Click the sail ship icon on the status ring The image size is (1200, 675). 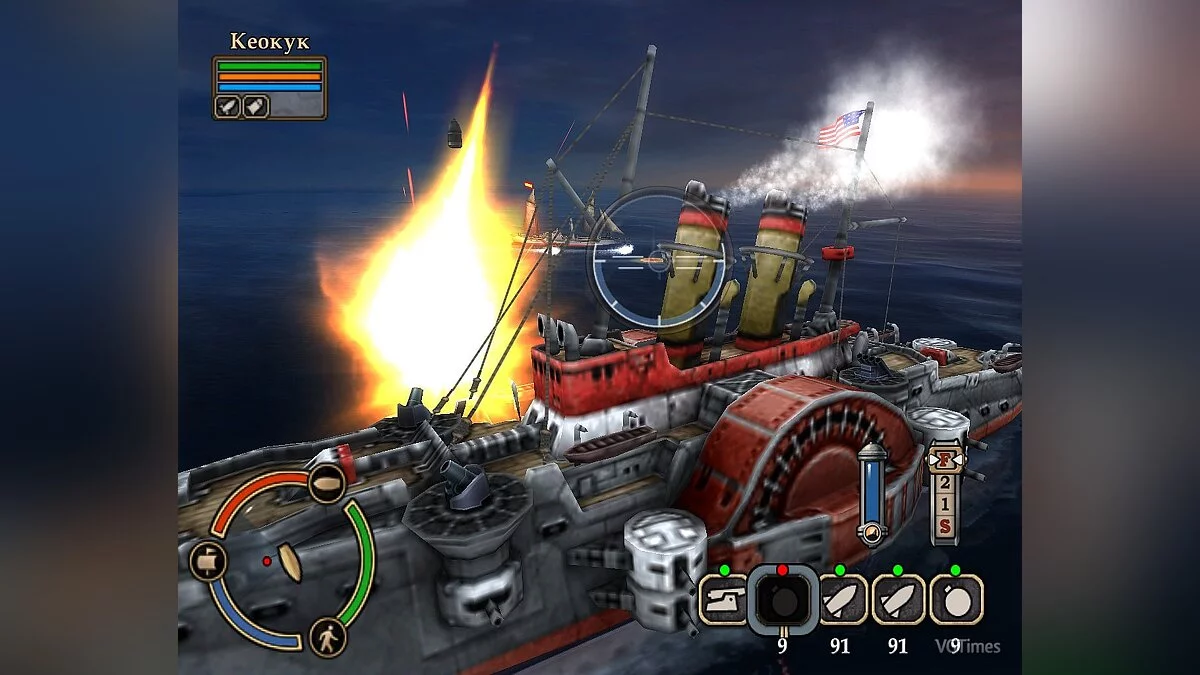206,561
